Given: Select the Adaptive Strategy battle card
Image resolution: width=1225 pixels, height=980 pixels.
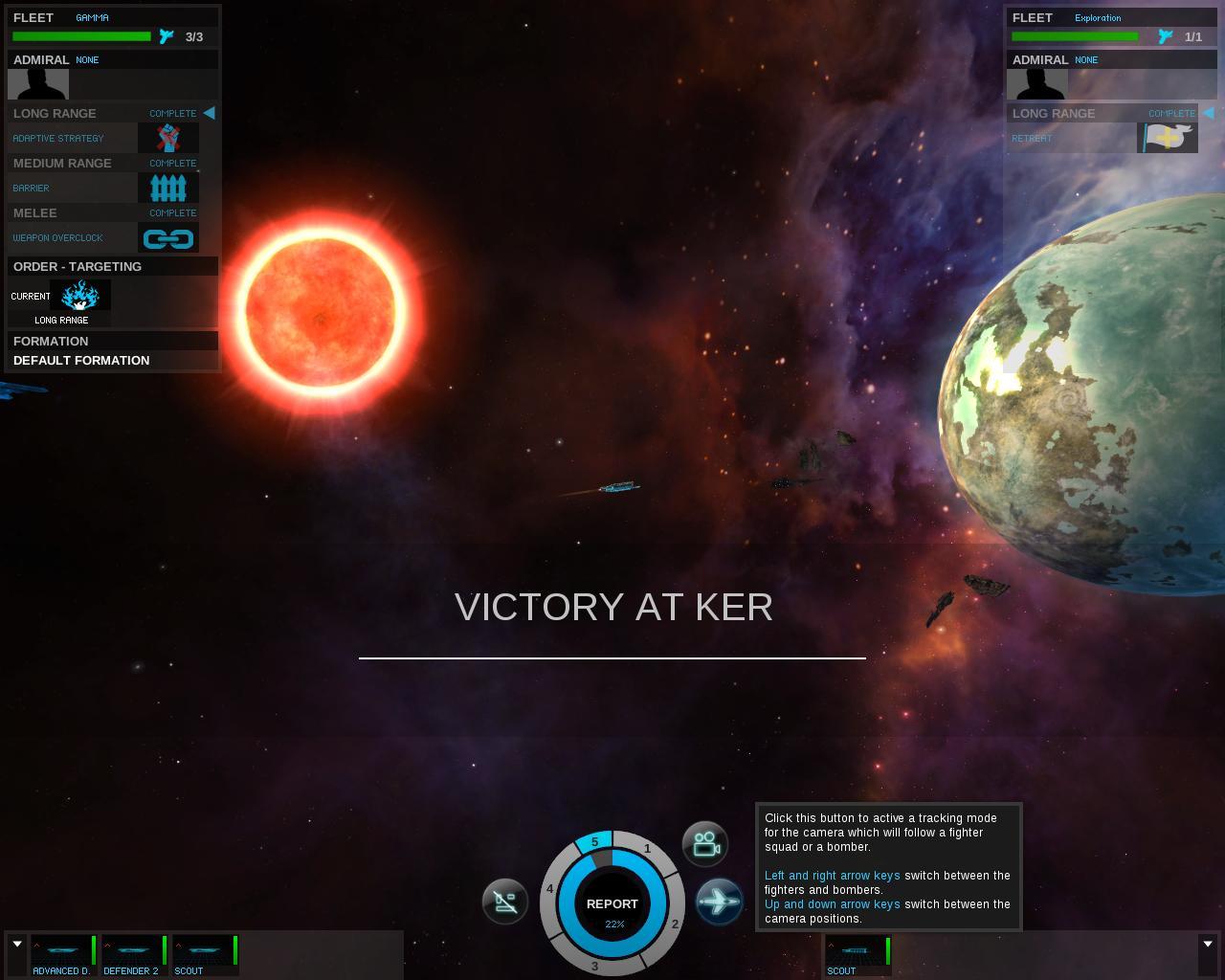Looking at the screenshot, I should (168, 138).
